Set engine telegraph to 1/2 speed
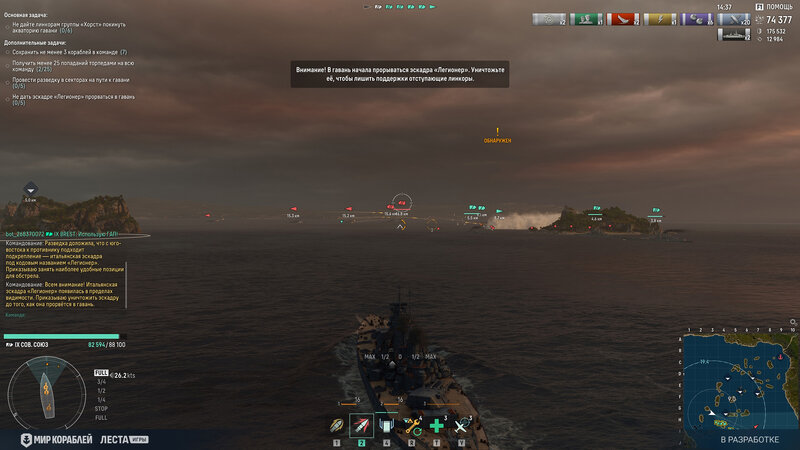Viewport: 800px width, 450px height. [100, 390]
